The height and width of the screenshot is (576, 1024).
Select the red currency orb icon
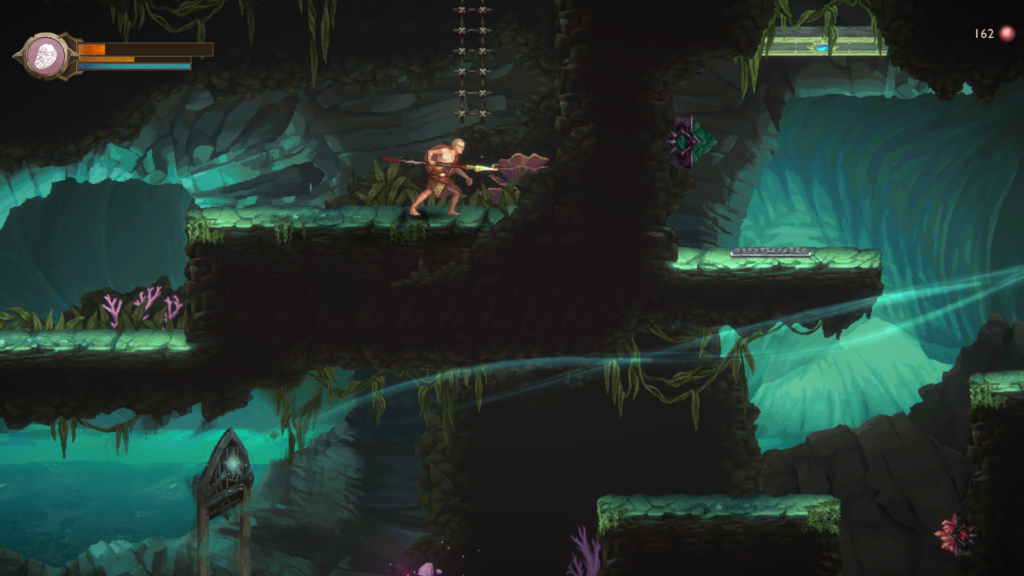[1006, 34]
